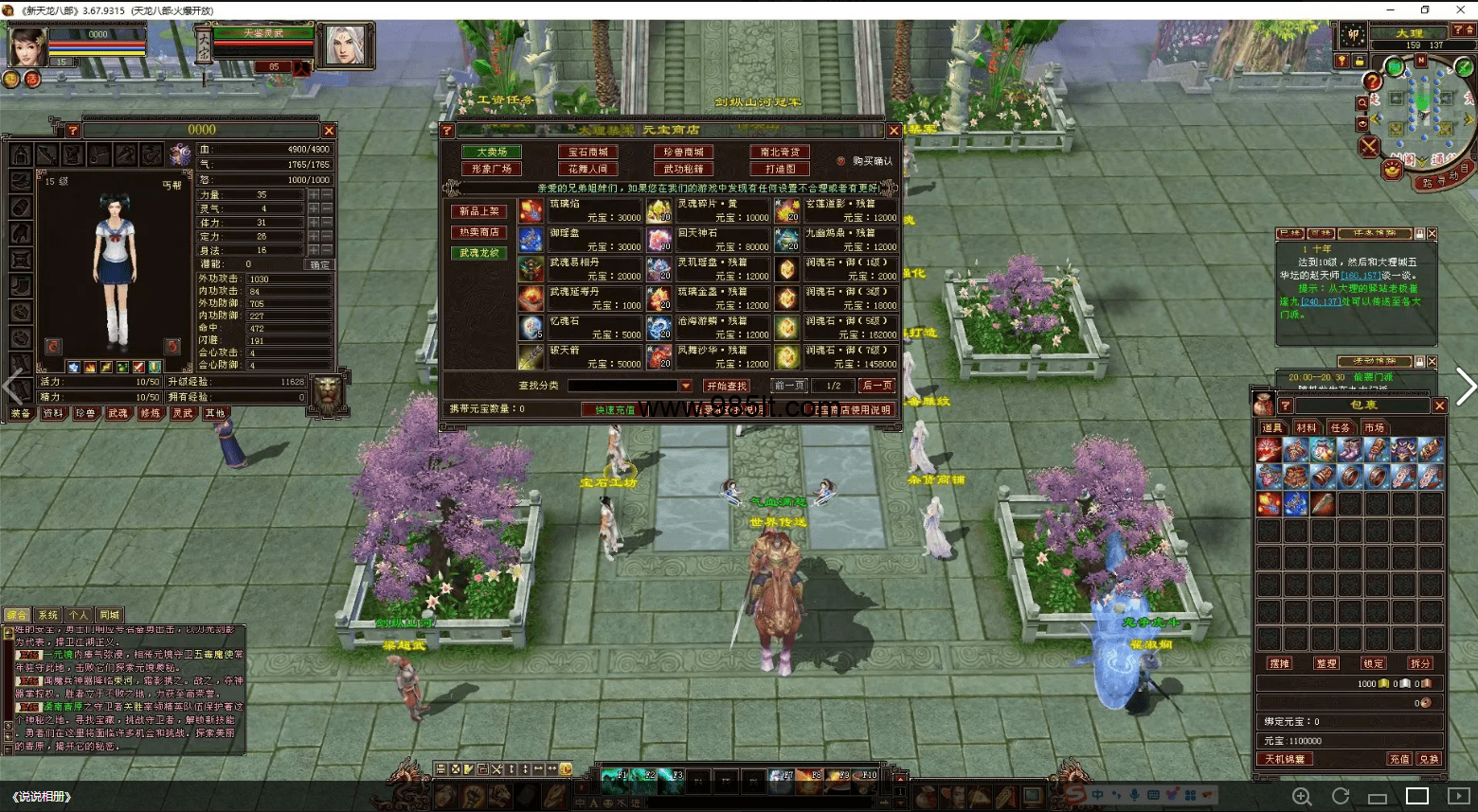
Task: Click the 开始查找 search button
Action: pyautogui.click(x=727, y=386)
